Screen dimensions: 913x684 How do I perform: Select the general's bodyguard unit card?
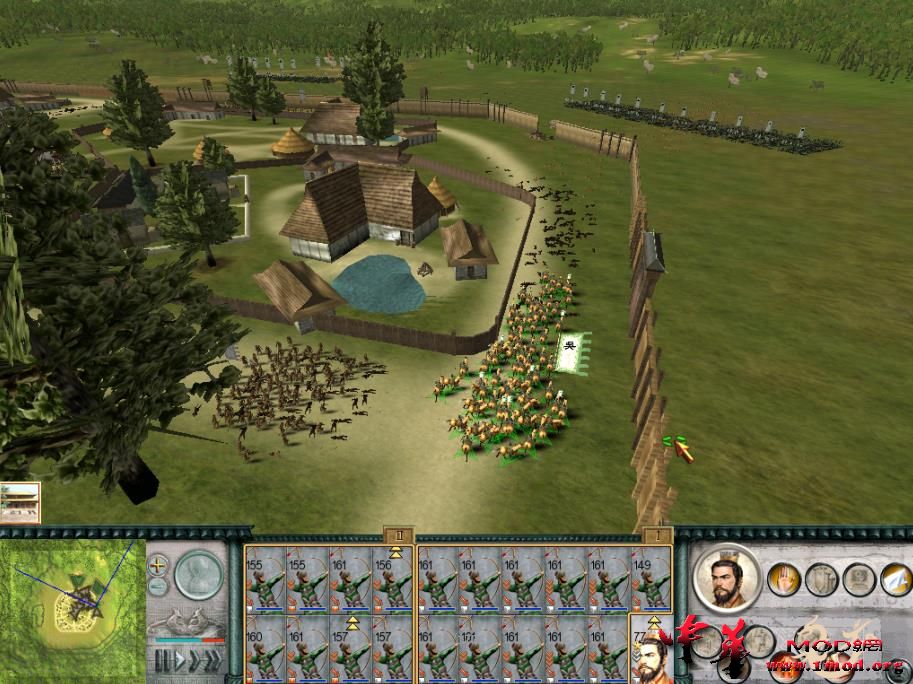click(651, 649)
